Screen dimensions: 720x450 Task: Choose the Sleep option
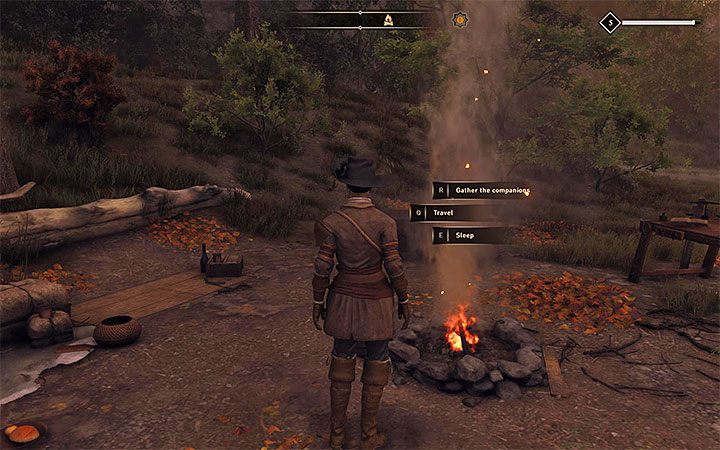pos(468,236)
